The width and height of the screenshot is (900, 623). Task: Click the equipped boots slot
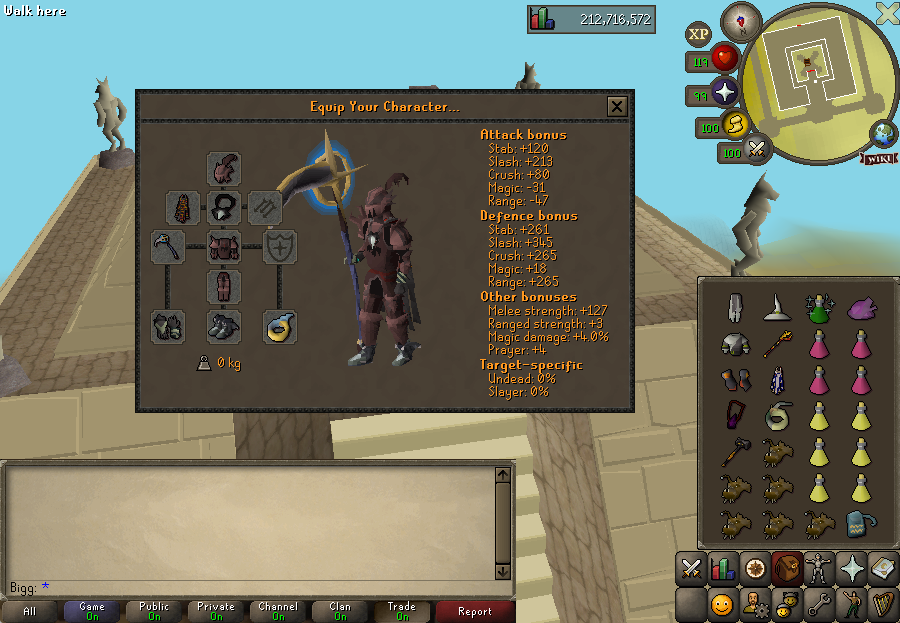coord(224,327)
